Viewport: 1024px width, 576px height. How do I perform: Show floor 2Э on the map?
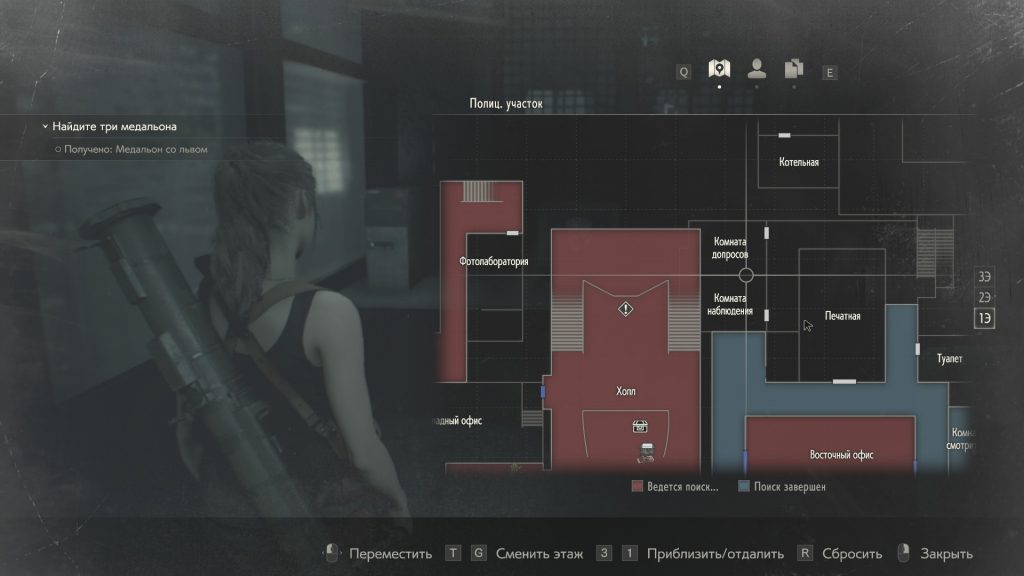(985, 297)
